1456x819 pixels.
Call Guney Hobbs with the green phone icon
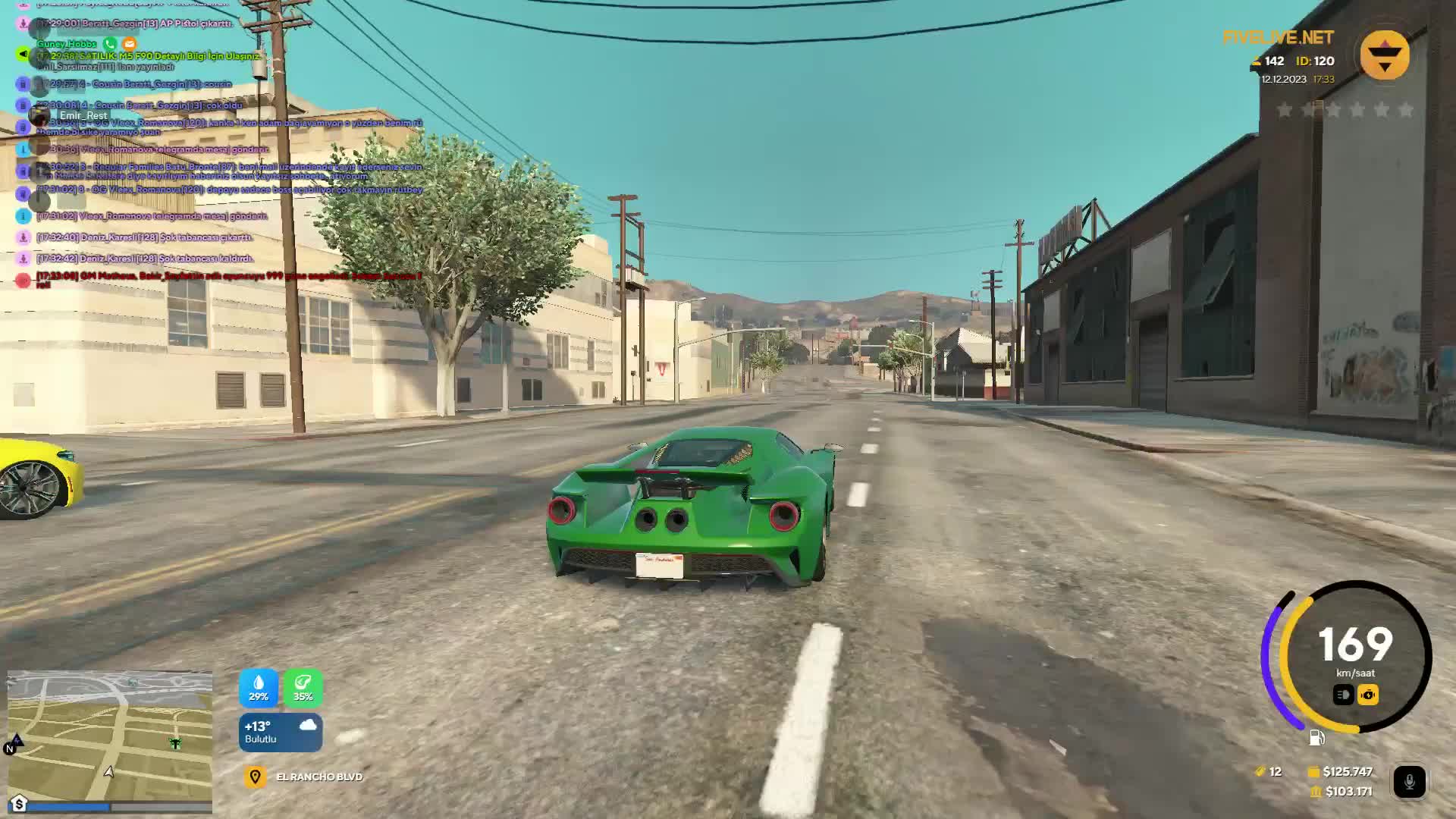click(x=110, y=44)
